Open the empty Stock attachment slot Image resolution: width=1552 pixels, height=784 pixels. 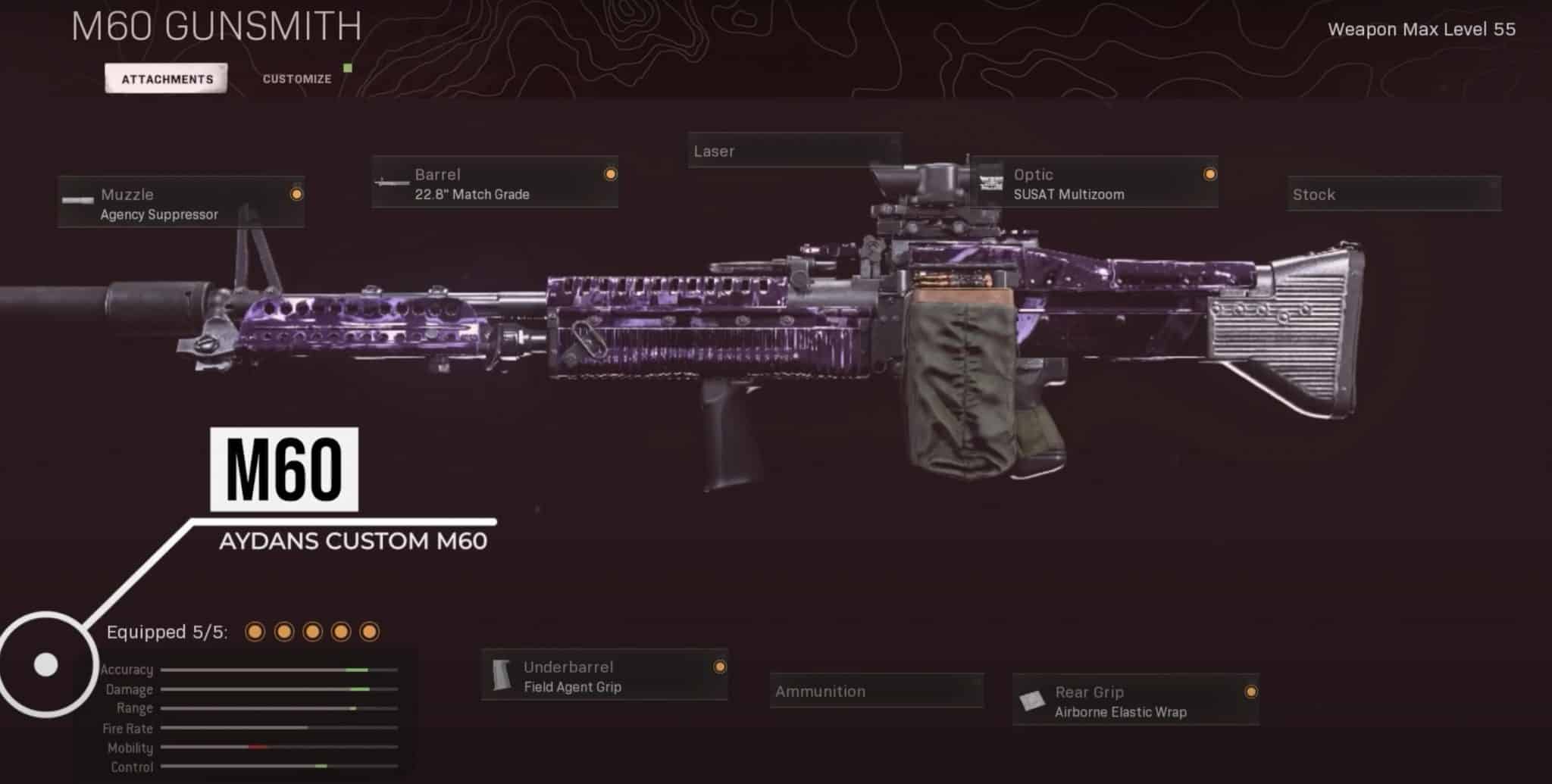click(x=1394, y=195)
